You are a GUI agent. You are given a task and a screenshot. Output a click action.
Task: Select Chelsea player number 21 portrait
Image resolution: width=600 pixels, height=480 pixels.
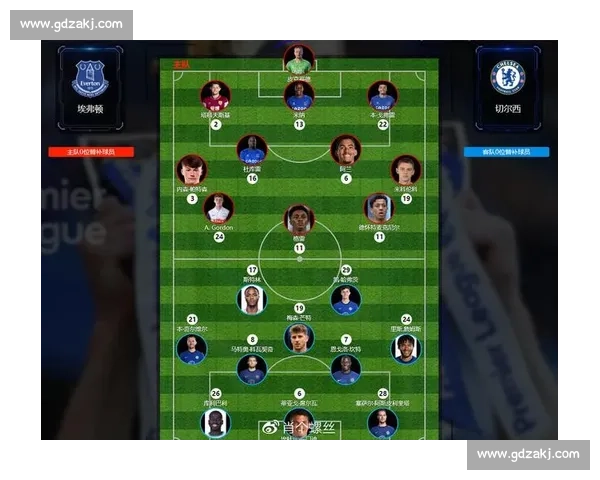[191, 348]
